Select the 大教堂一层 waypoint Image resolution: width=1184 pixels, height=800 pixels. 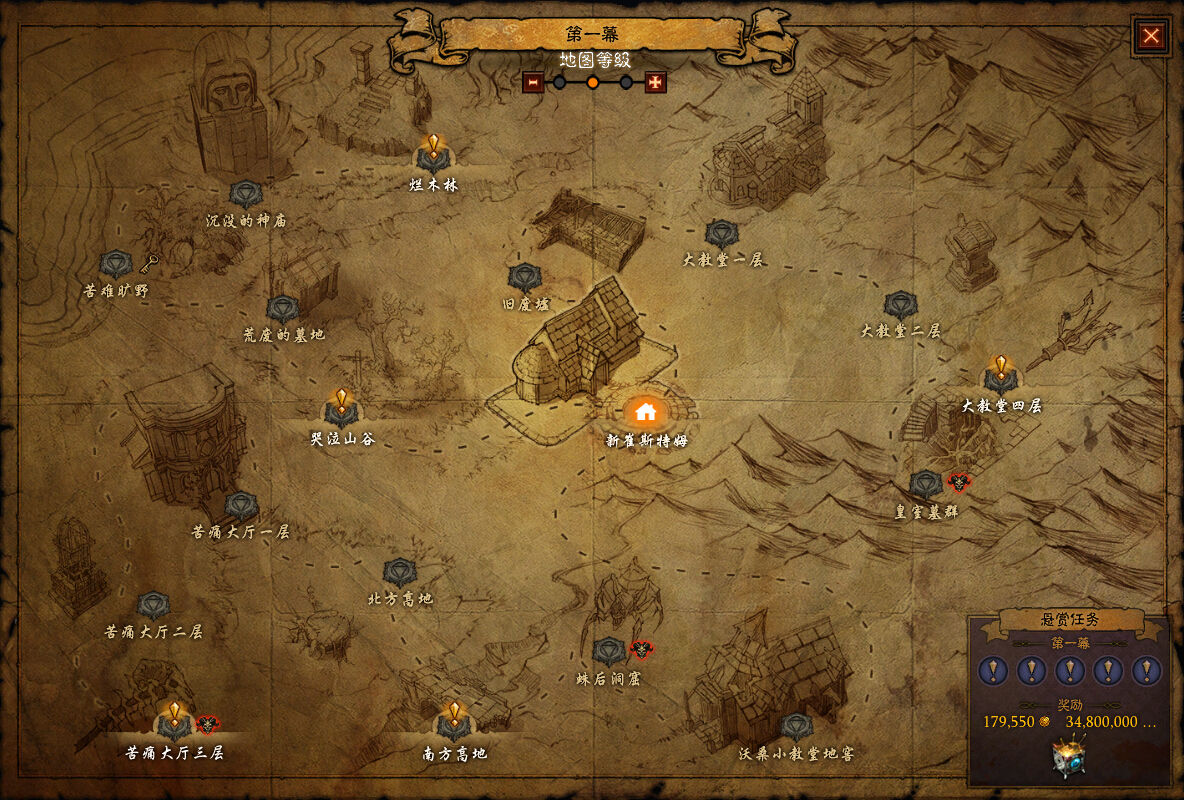[722, 234]
